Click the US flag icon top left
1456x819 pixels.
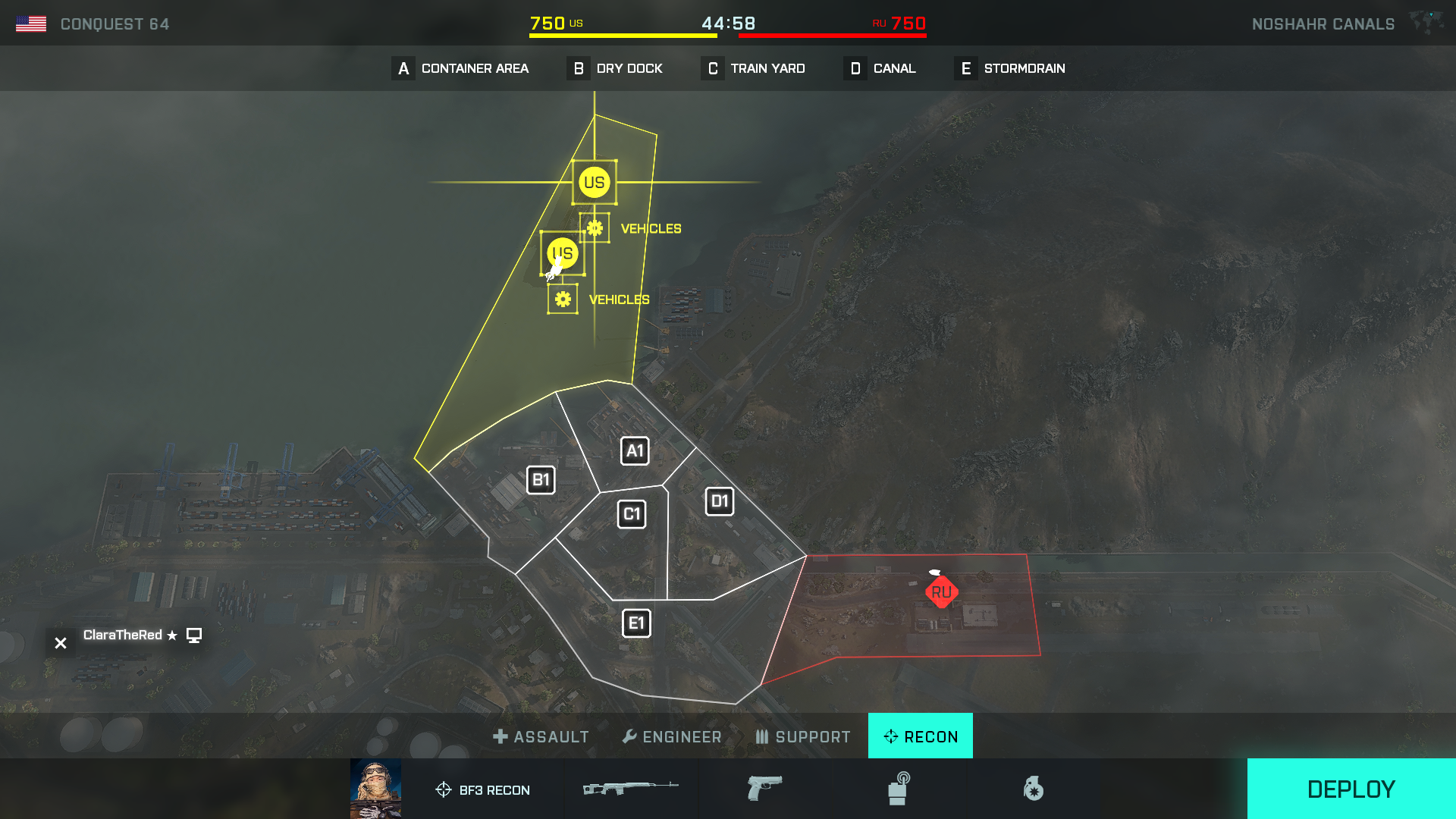click(x=32, y=23)
